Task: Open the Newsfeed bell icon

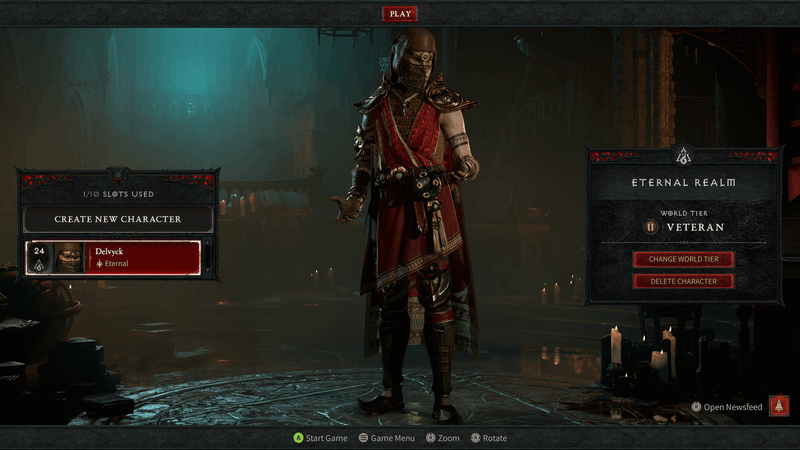Action: [x=779, y=406]
